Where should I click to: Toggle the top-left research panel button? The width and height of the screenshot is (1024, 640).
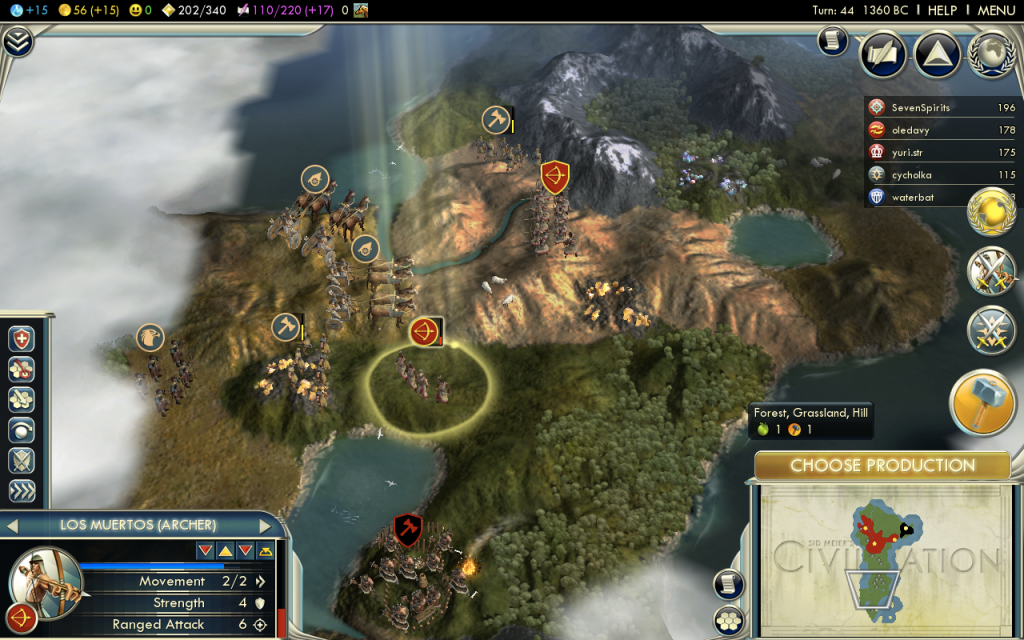17,41
